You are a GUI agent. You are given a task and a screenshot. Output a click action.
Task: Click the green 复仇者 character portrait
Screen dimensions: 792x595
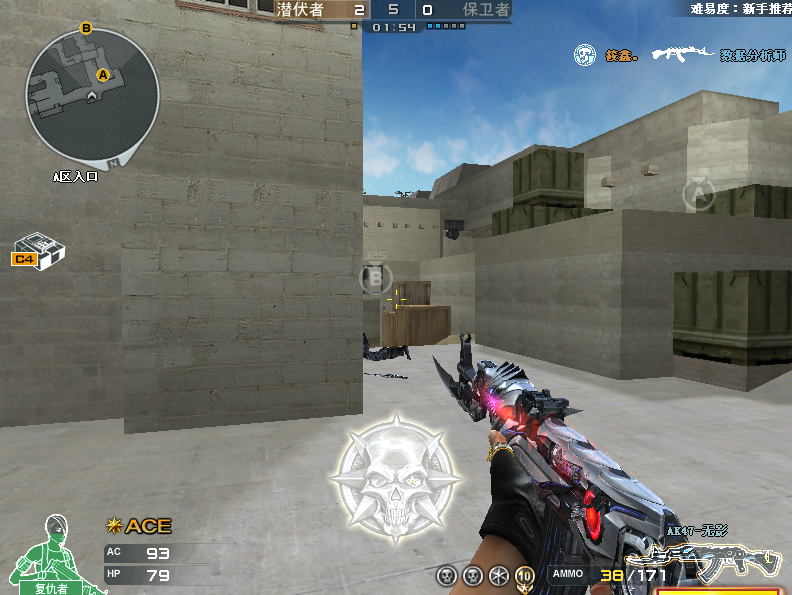(49, 553)
